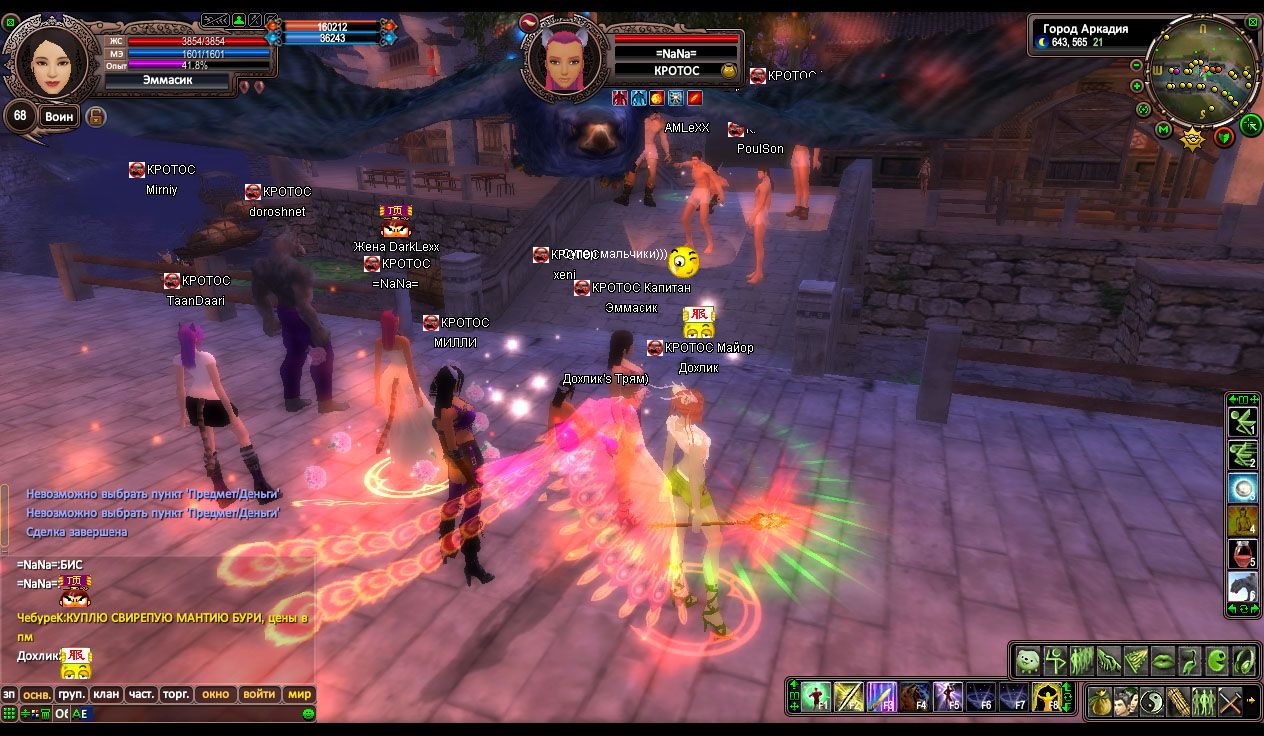Viewport: 1264px width, 736px height.
Task: Open the yin-yang menu icon
Action: click(x=1152, y=702)
